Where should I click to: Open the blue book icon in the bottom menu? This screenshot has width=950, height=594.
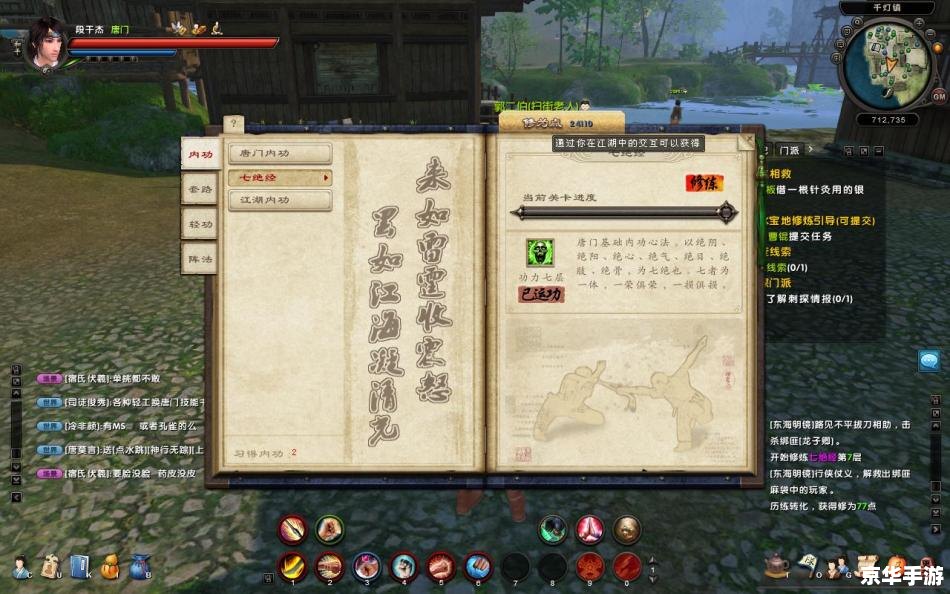tap(81, 566)
